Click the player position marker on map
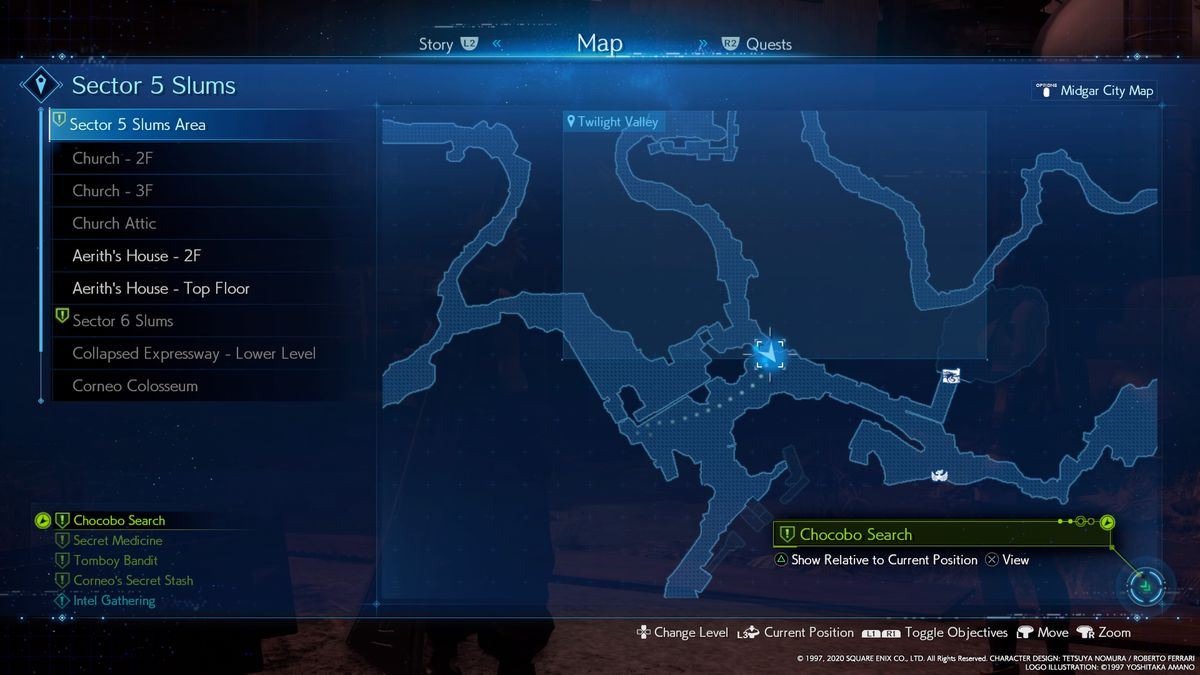This screenshot has width=1200, height=675. (769, 353)
